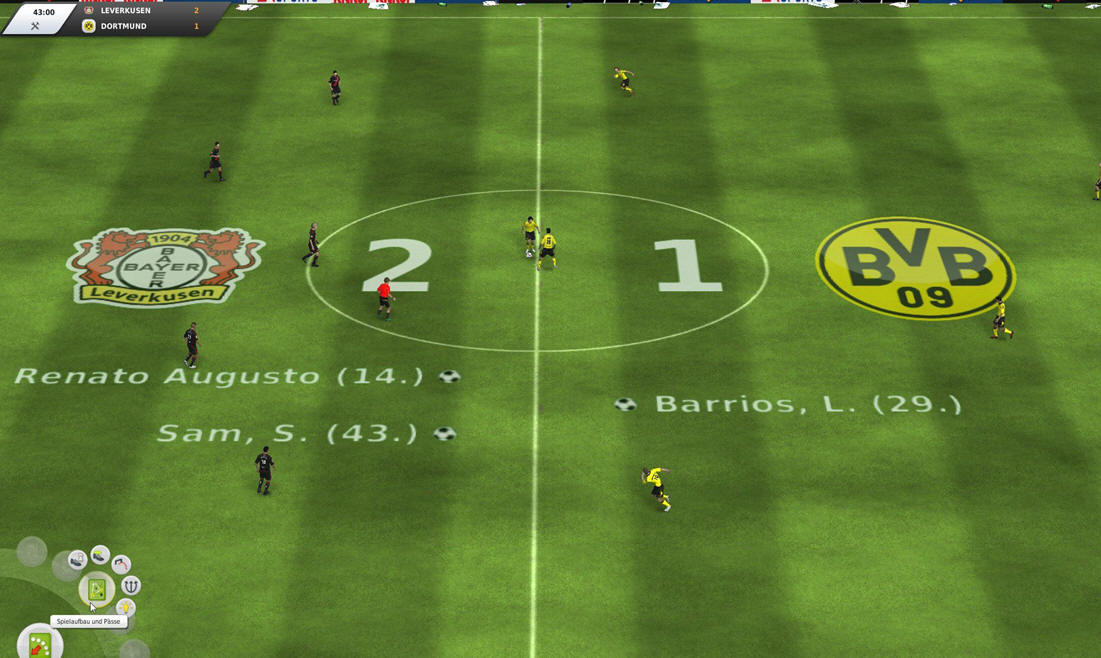Select the Spielaufbau und Pässe tactics icon

(x=97, y=590)
